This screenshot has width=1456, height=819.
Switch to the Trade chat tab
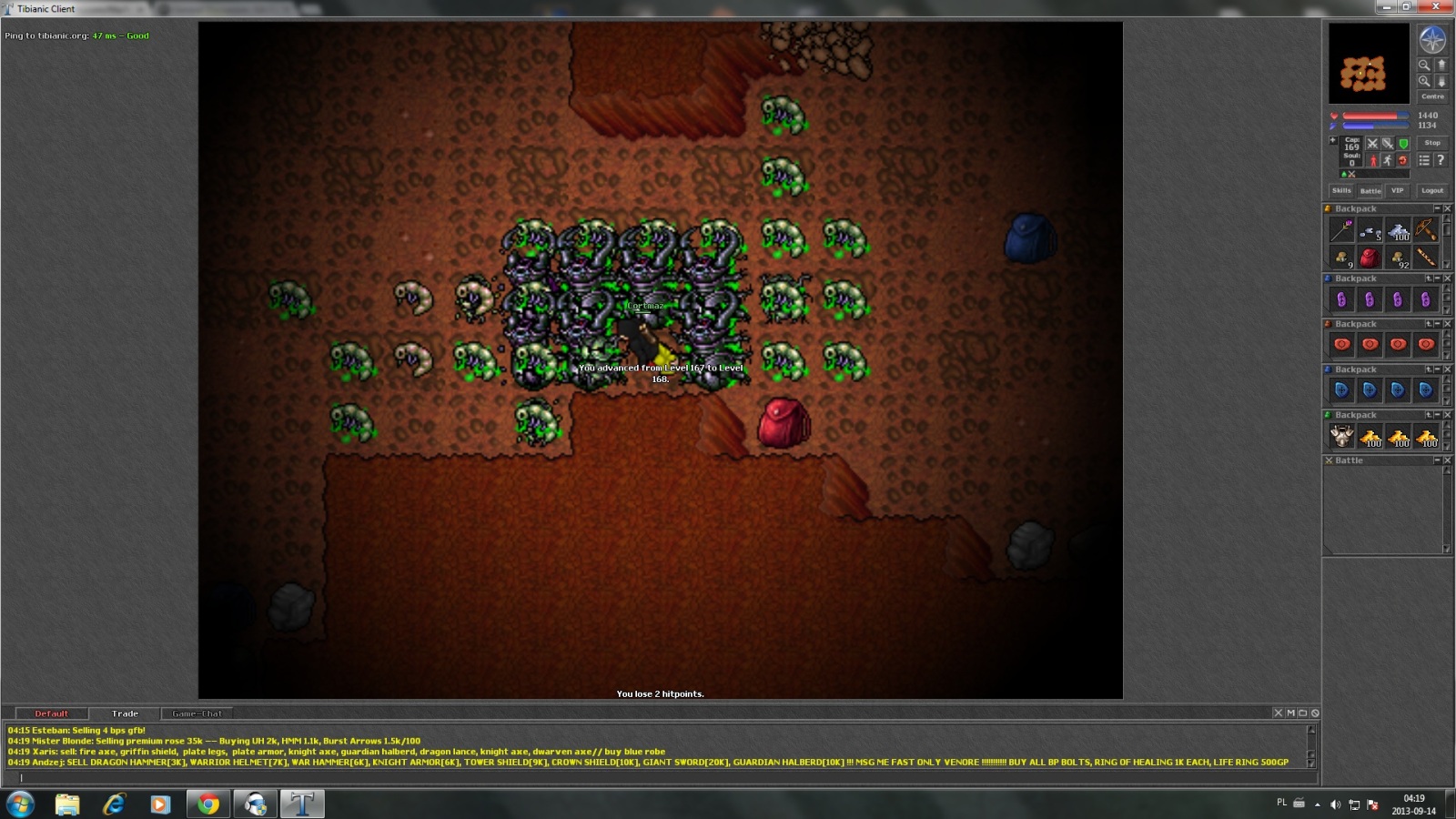click(x=125, y=713)
